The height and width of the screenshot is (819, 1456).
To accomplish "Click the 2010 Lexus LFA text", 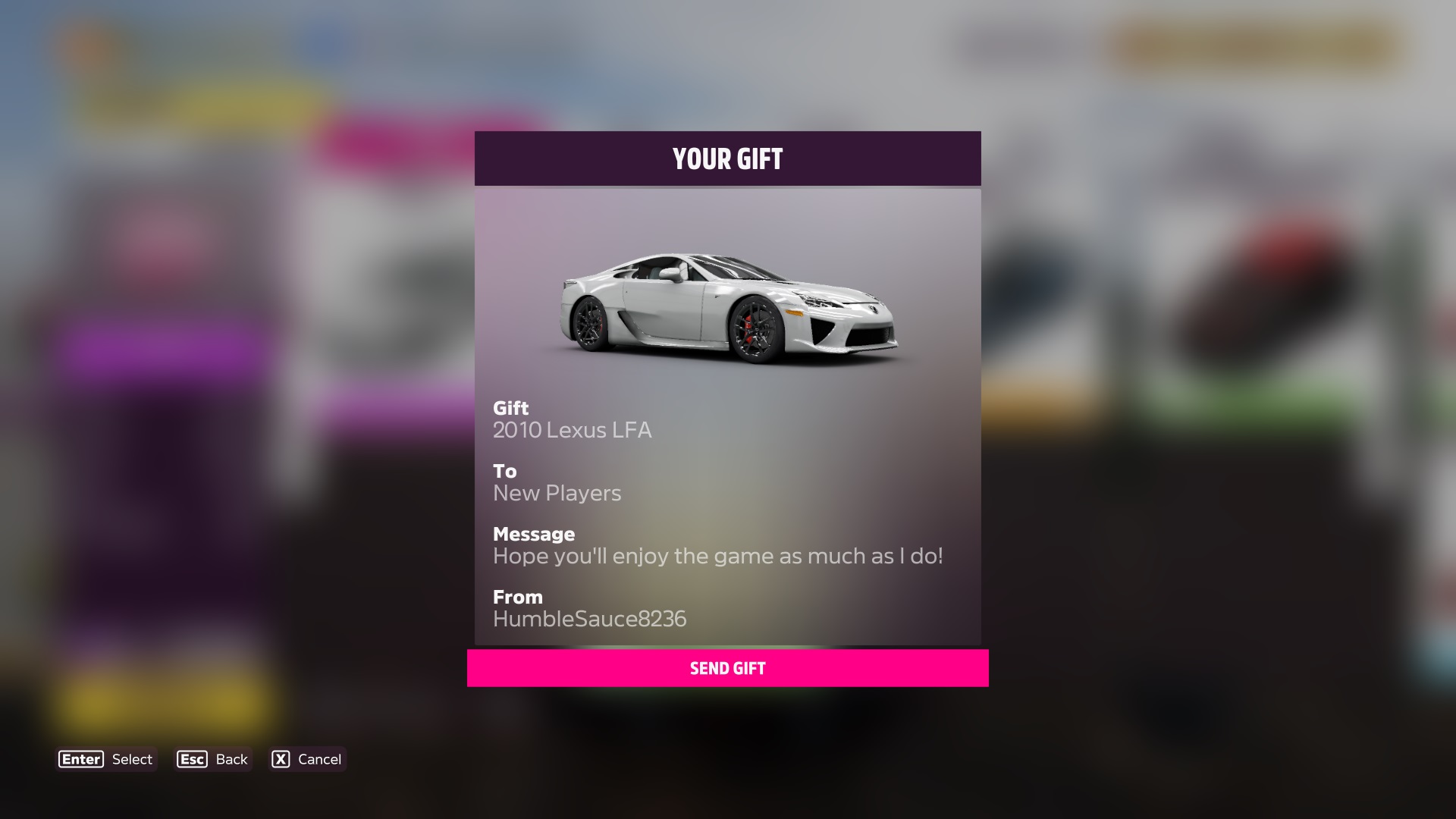I will click(x=573, y=430).
